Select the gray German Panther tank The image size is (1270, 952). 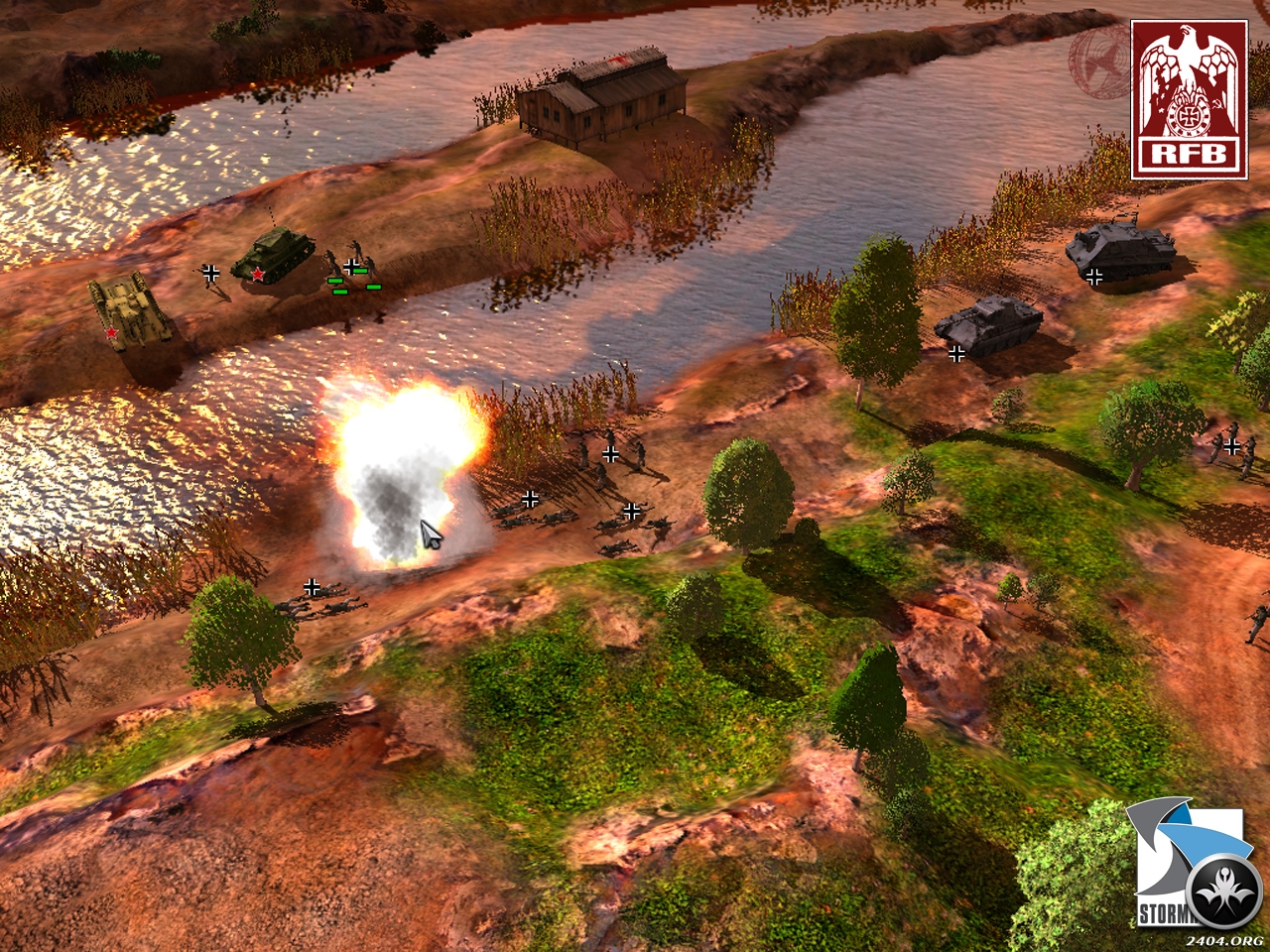[x=989, y=325]
